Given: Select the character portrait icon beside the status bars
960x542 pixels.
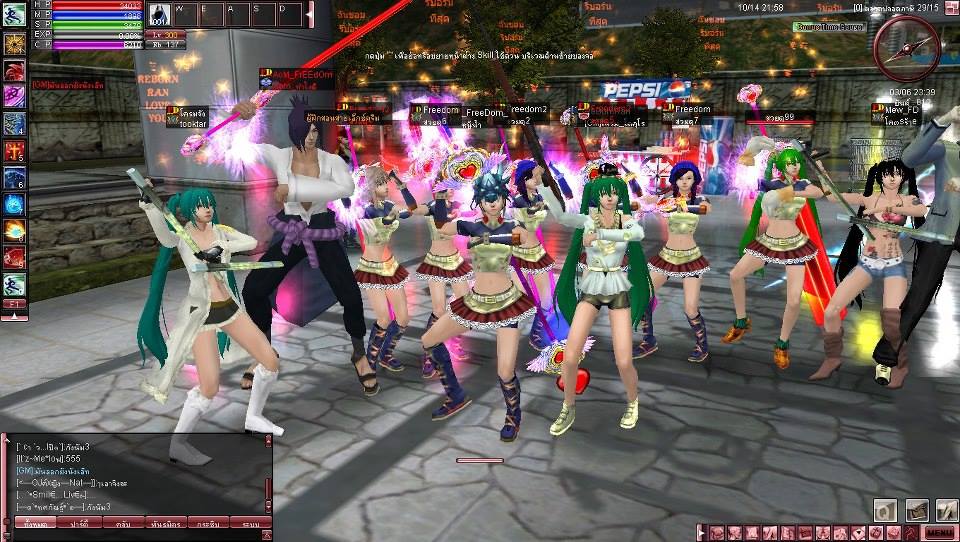Looking at the screenshot, I should [x=160, y=15].
